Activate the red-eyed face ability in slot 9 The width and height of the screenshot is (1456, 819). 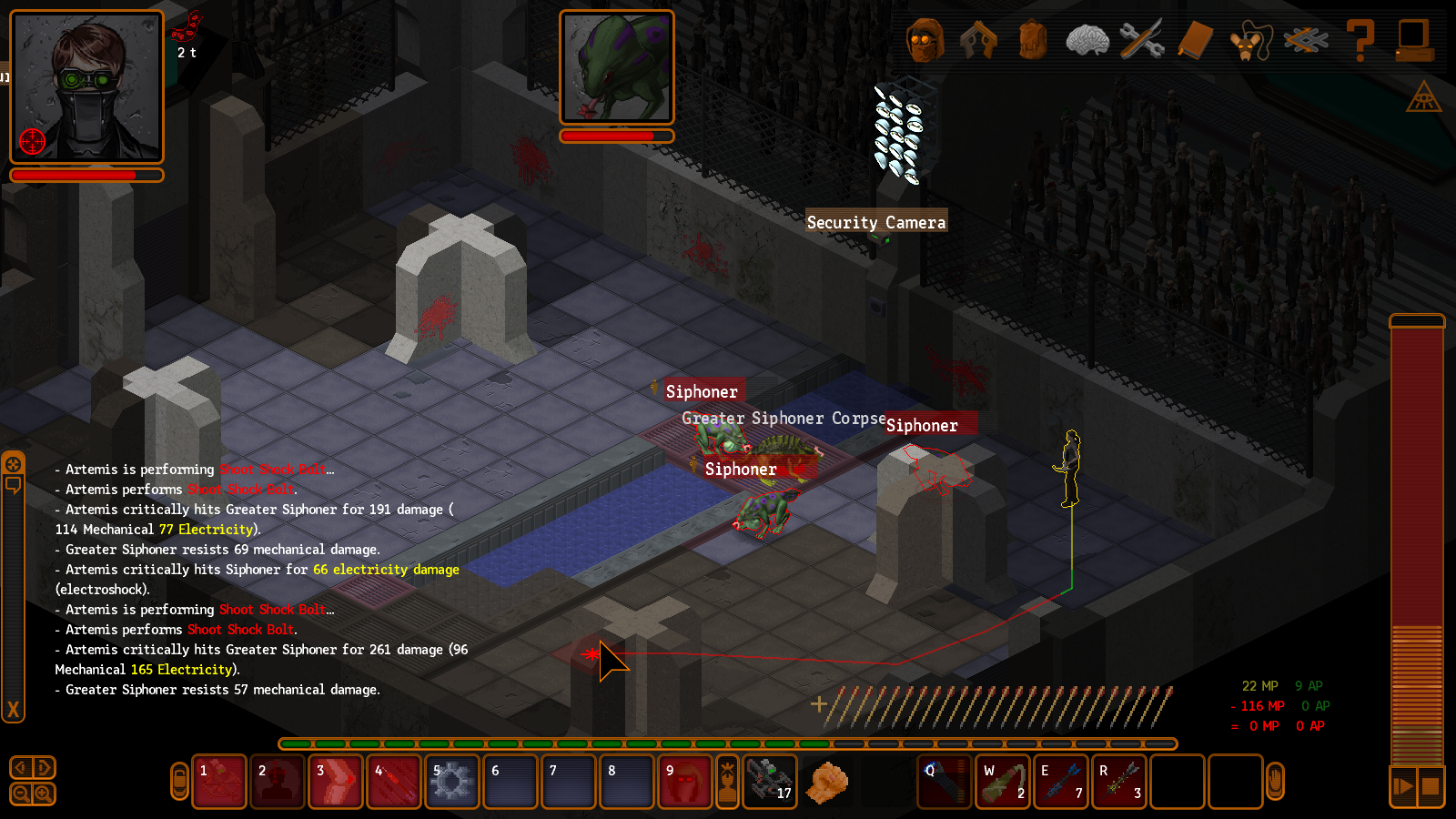click(x=684, y=782)
